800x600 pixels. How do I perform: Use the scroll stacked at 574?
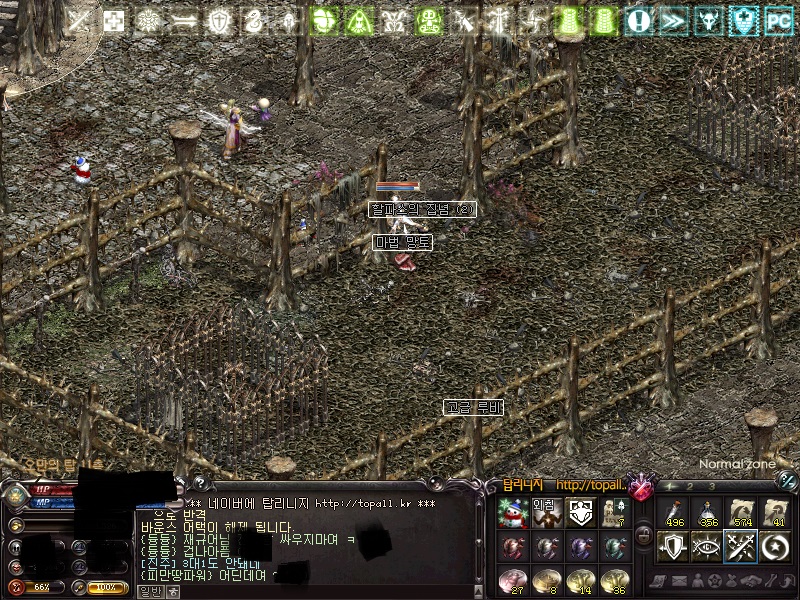coord(740,513)
